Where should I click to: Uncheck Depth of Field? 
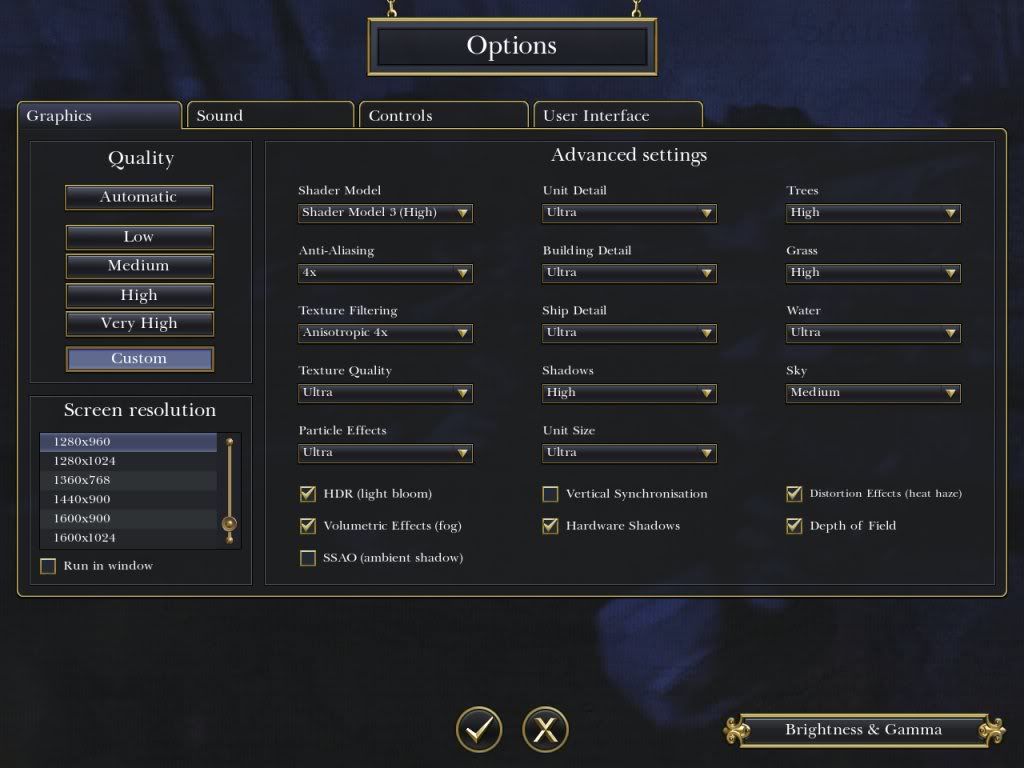[x=794, y=526]
